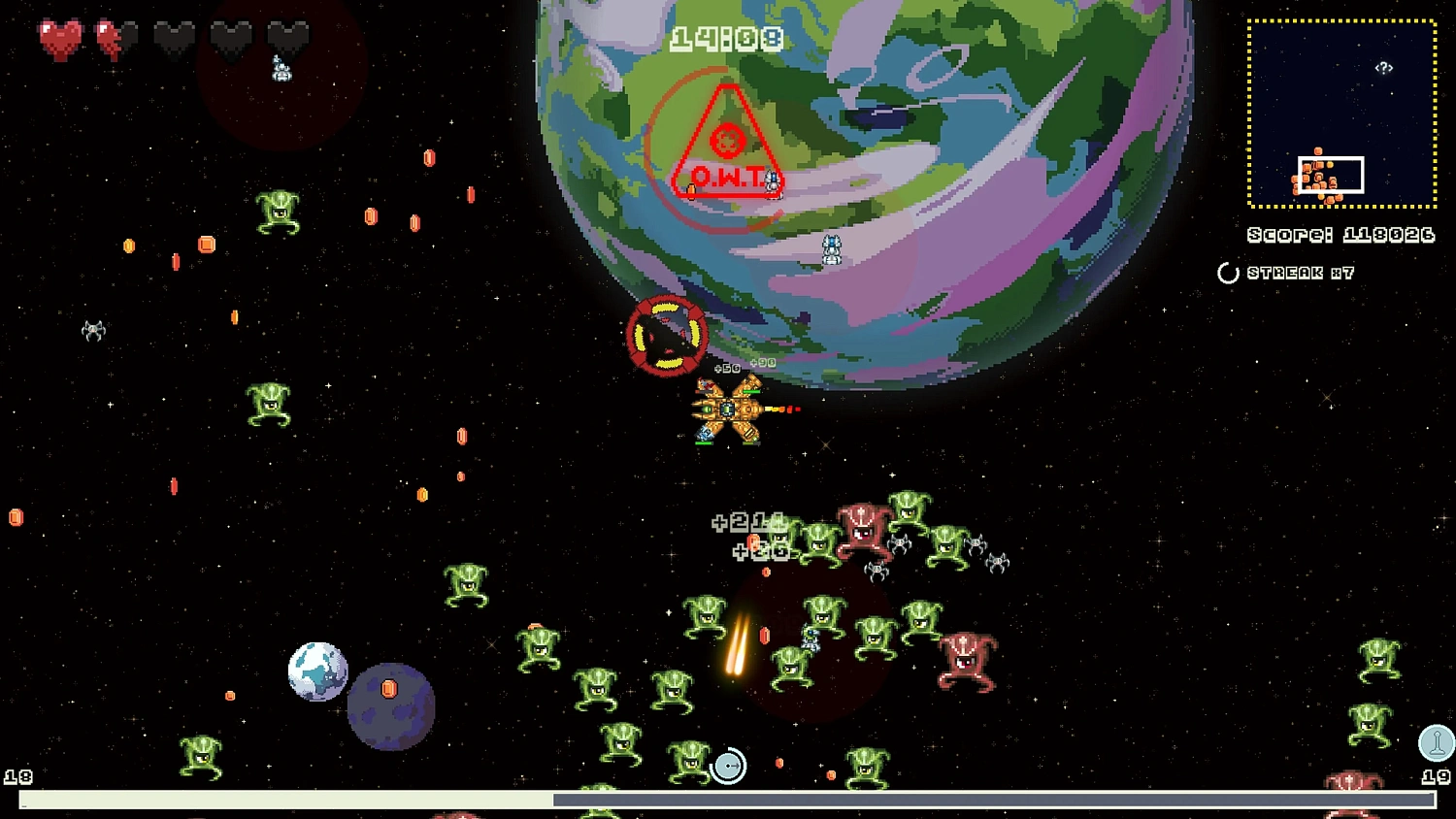Select the player's yellow spaceship
This screenshot has height=819, width=1456.
point(728,408)
